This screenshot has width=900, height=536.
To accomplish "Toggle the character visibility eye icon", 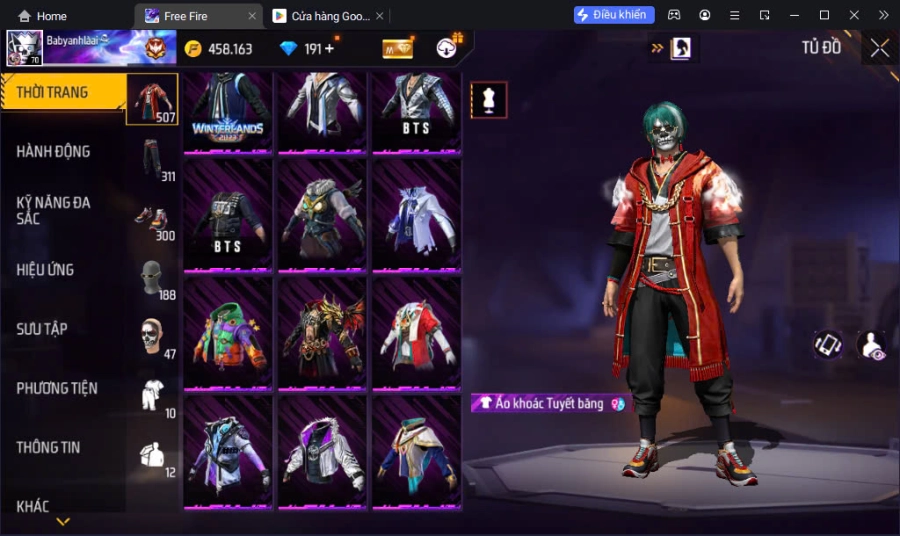I will coord(872,345).
